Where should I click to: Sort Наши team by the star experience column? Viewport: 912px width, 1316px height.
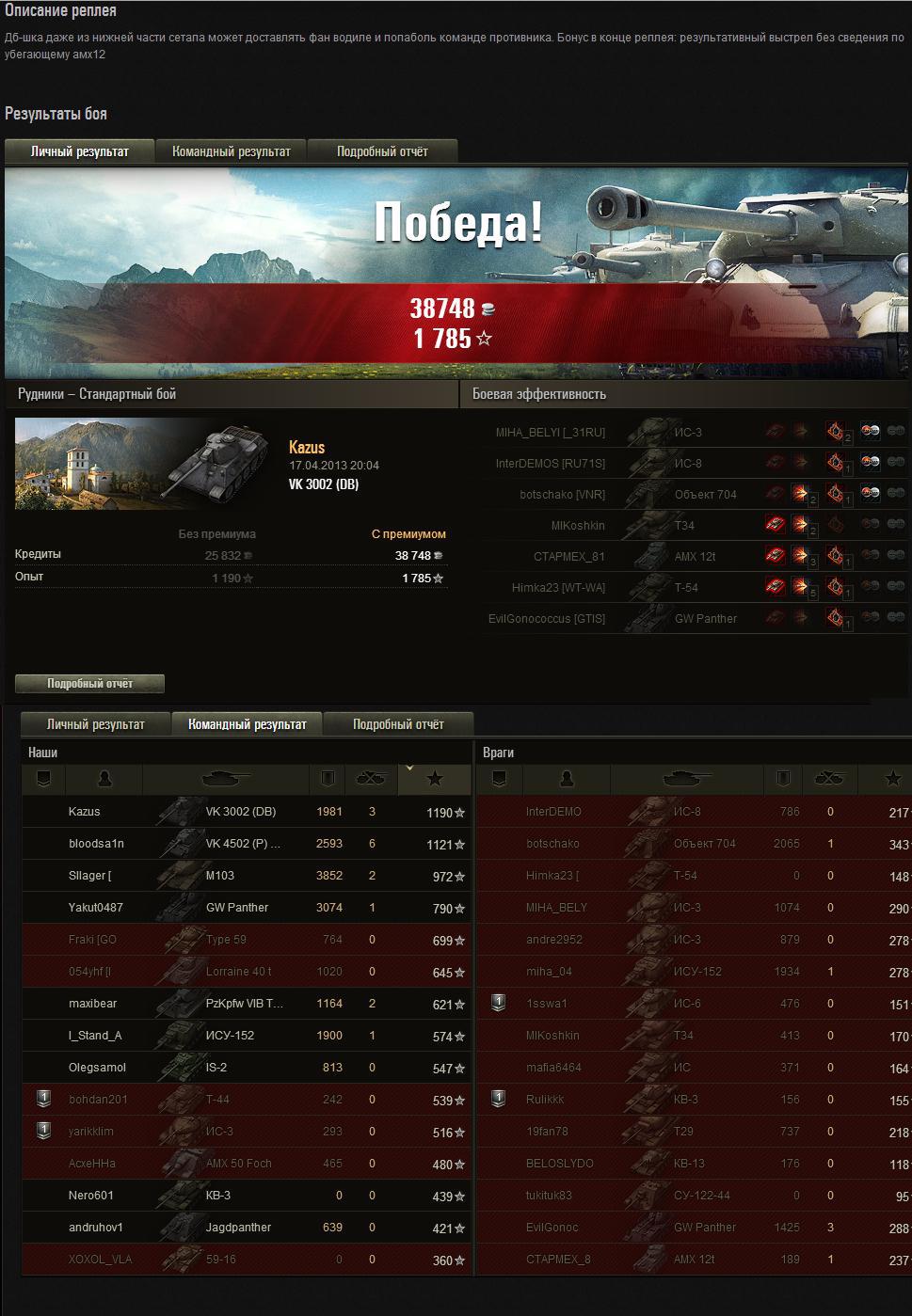point(435,779)
